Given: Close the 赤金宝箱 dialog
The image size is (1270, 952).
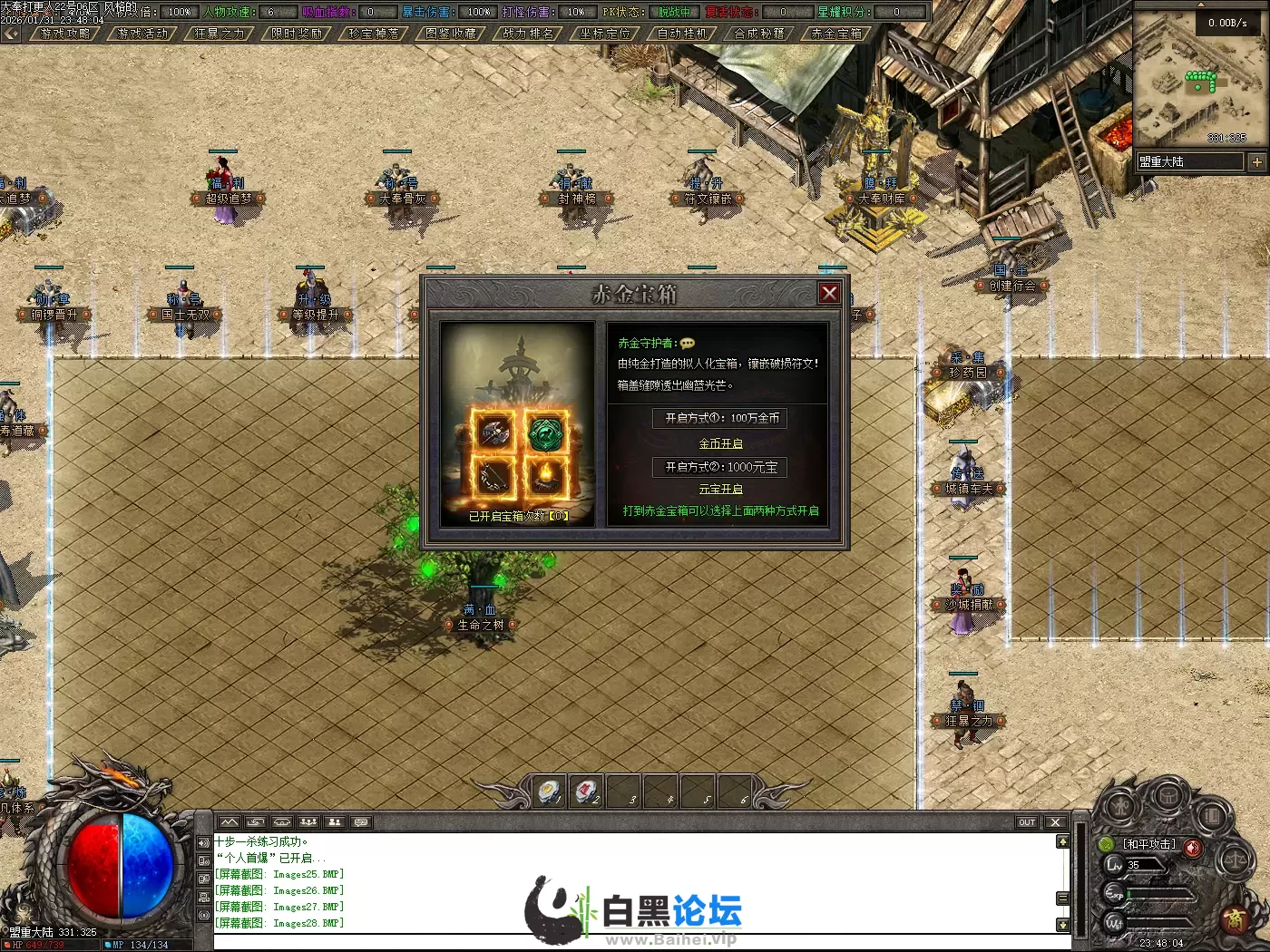Looking at the screenshot, I should pos(828,293).
